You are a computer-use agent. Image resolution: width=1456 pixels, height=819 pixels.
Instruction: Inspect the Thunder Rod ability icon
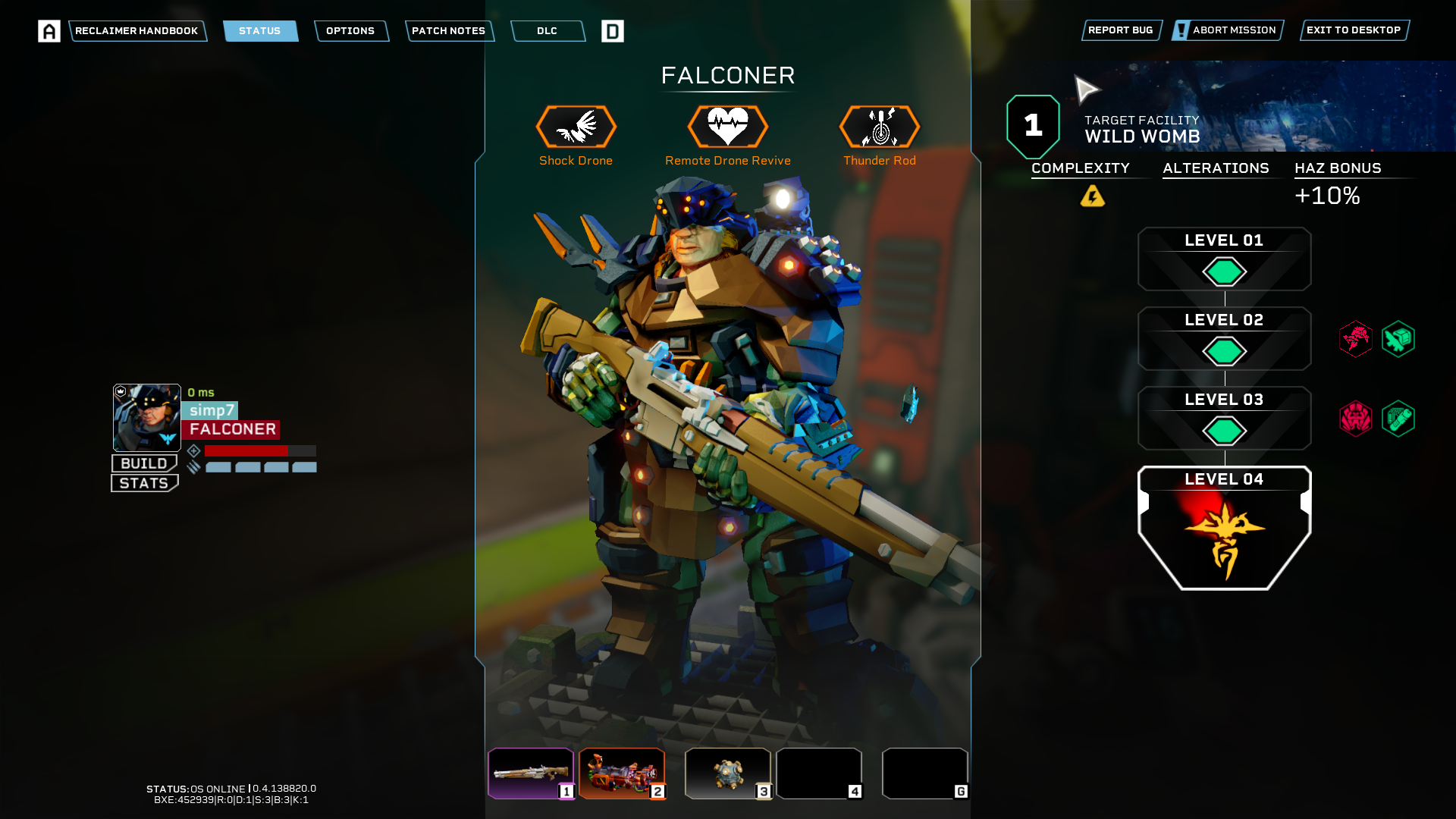coord(880,127)
